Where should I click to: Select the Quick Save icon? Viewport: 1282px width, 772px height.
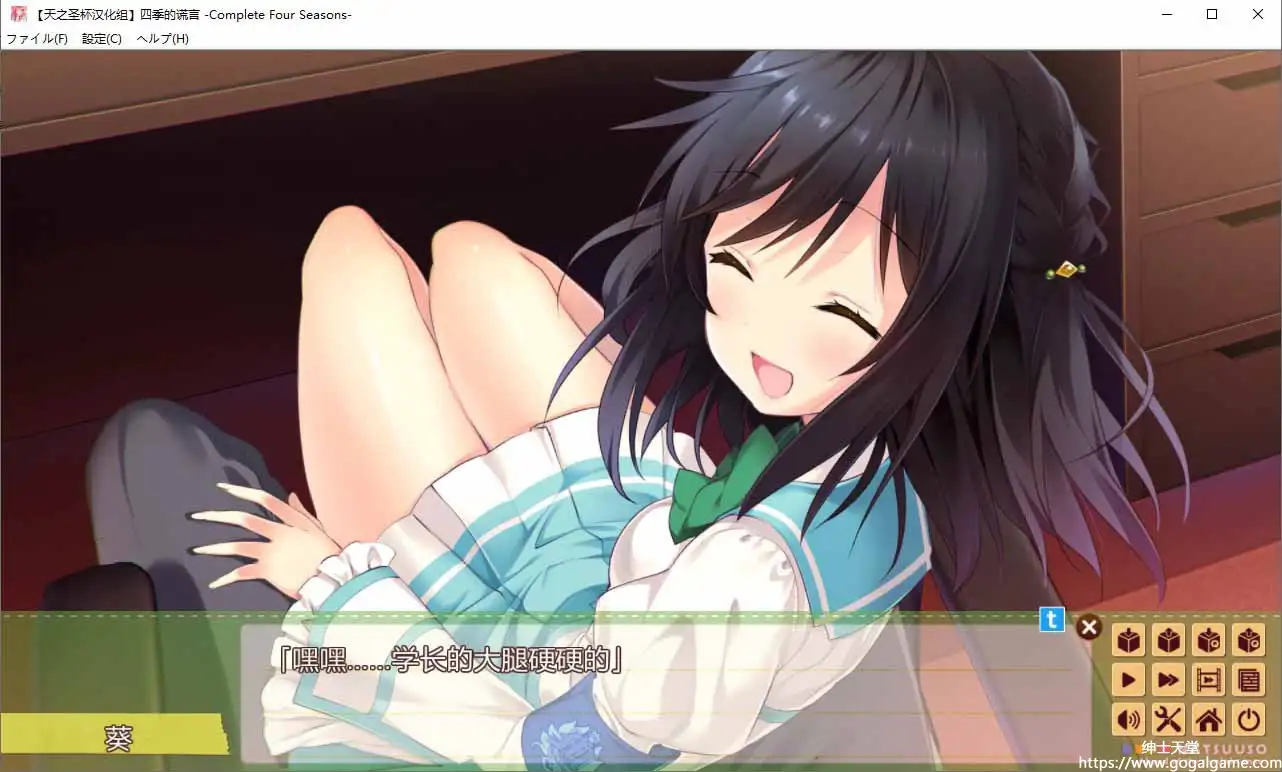(1208, 640)
